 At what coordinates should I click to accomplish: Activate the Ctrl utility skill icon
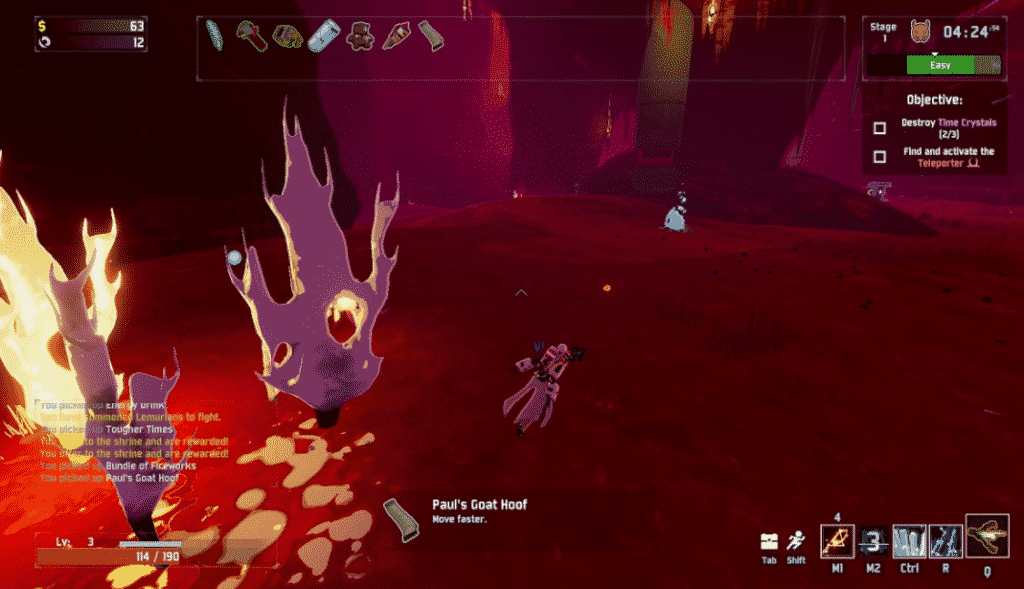(909, 542)
